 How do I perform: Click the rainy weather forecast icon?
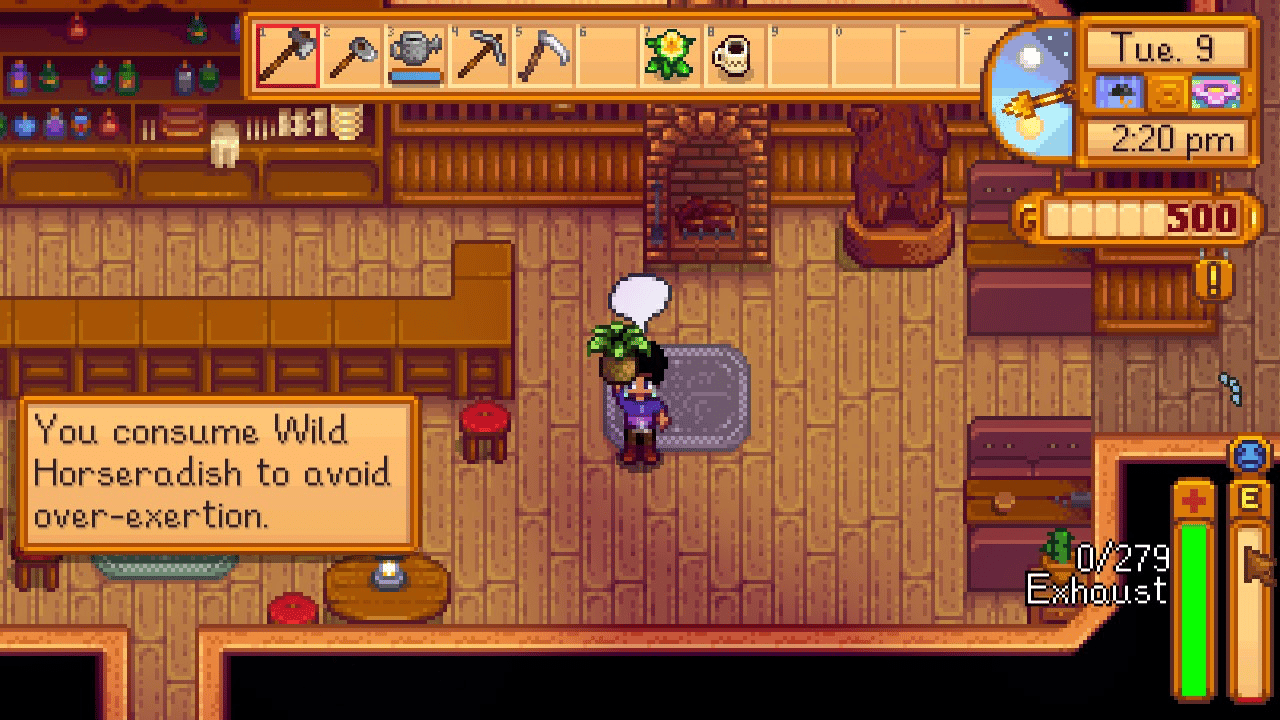pos(1120,90)
